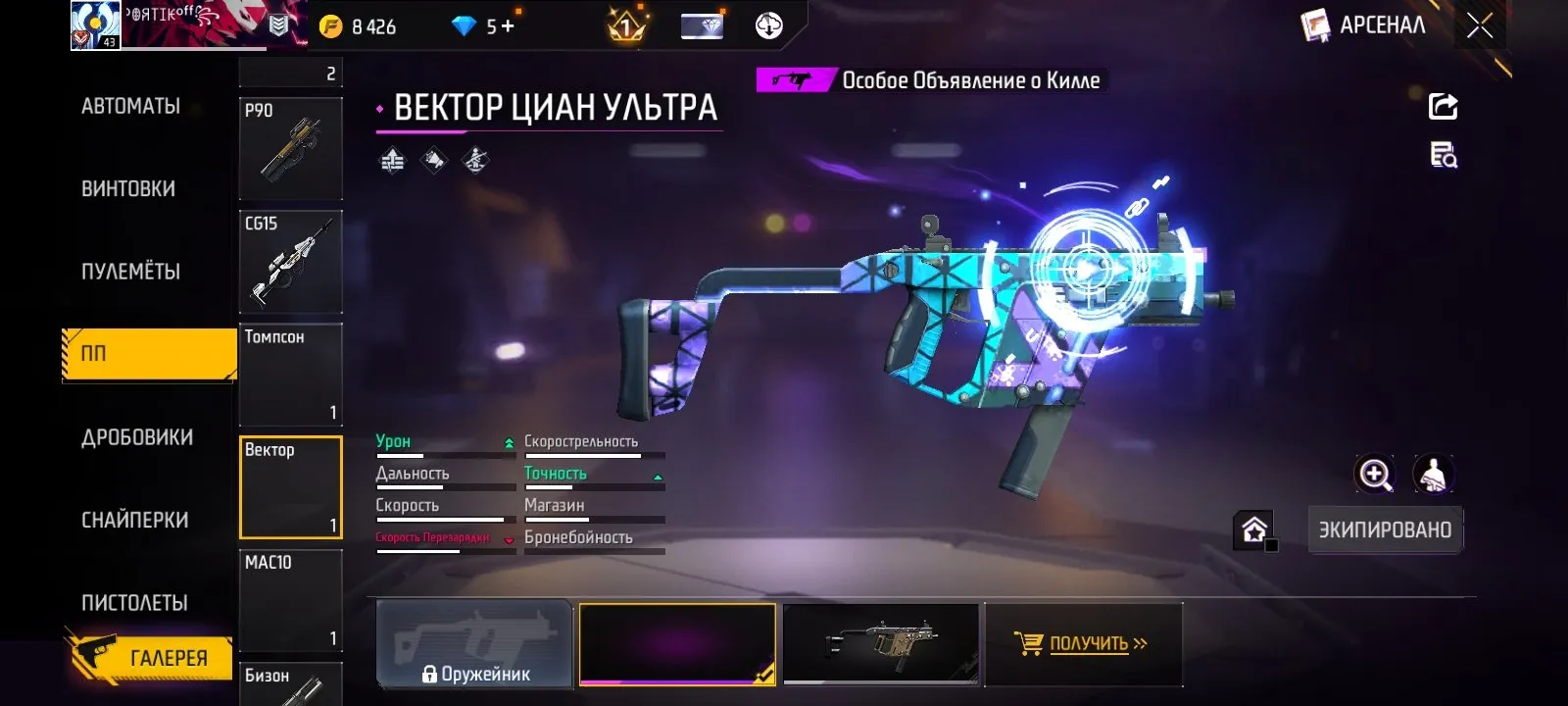Click the cloud download icon in top bar
Viewport: 1568px width, 706px height.
(770, 25)
